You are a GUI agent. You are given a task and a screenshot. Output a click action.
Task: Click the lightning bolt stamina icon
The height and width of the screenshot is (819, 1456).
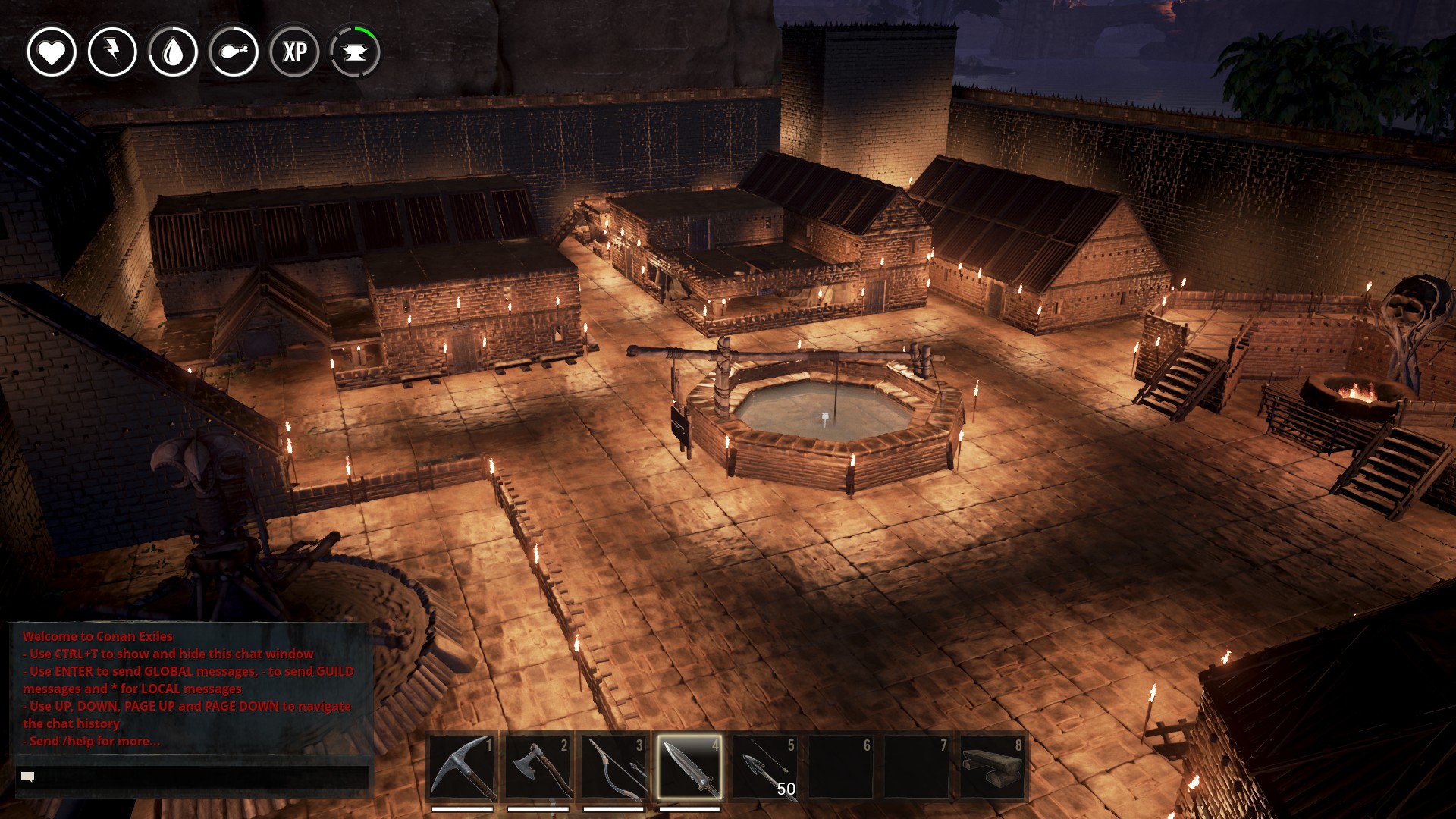[x=112, y=52]
